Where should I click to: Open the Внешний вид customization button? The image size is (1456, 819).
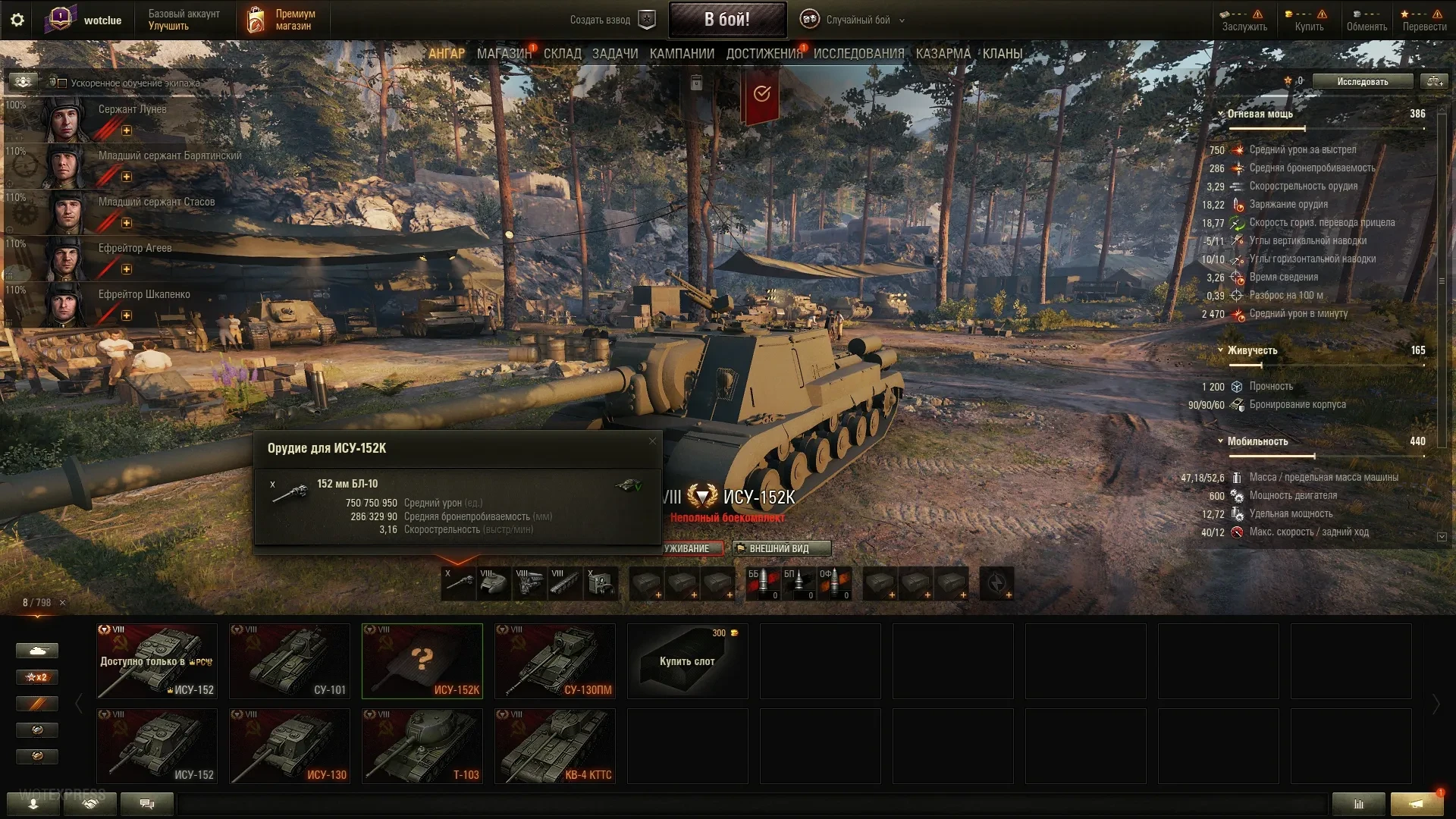(x=781, y=548)
